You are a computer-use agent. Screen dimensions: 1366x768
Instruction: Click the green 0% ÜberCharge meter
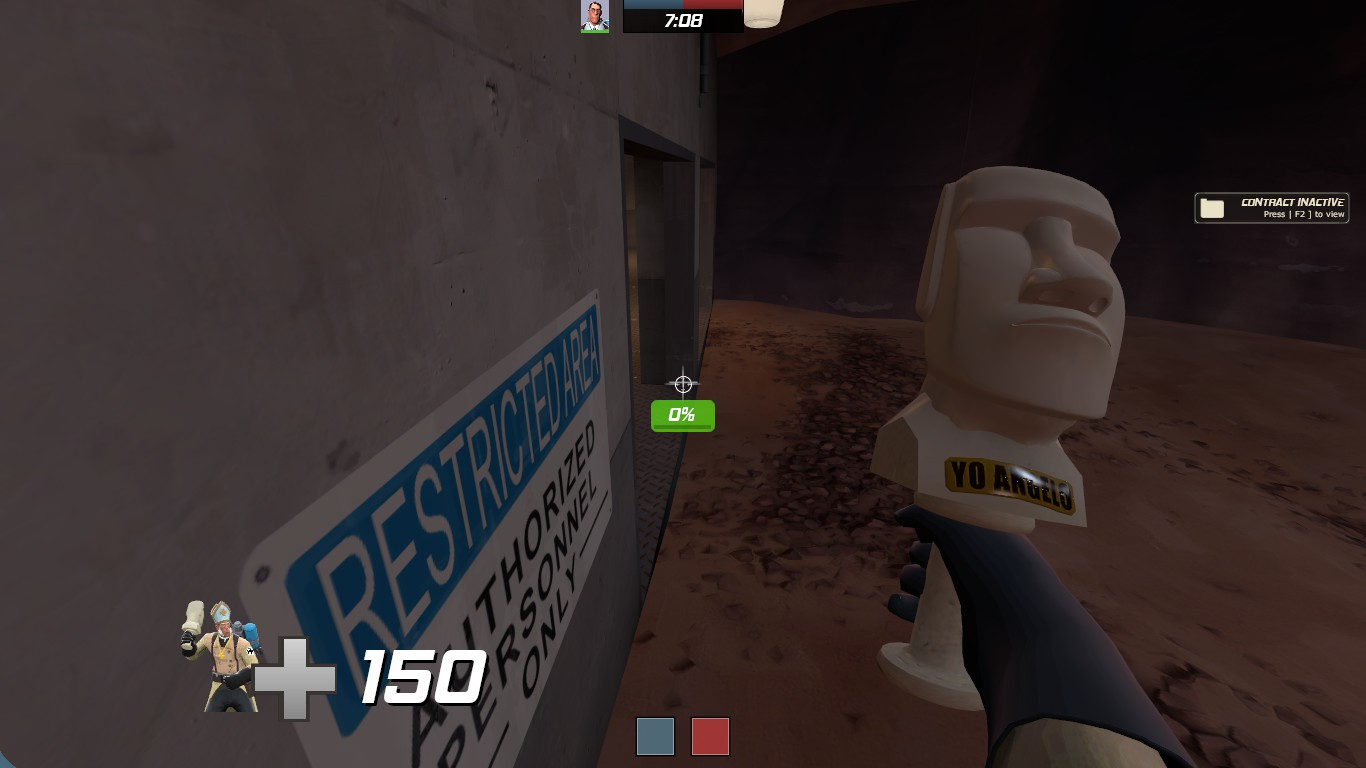[683, 413]
